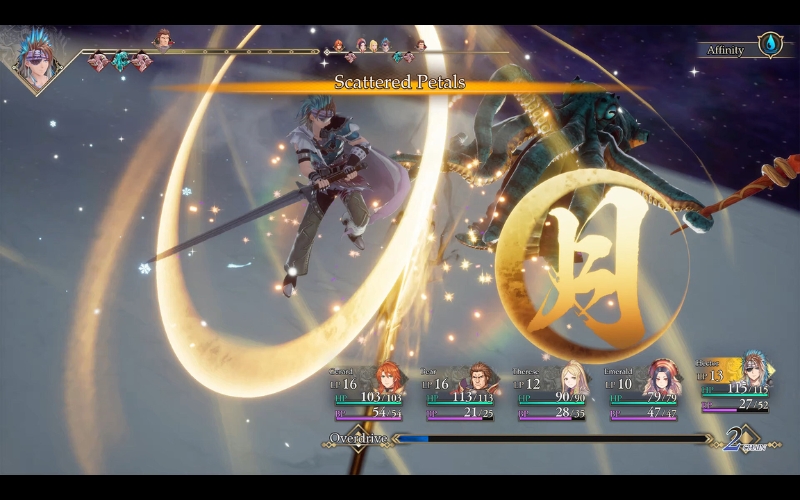Select Hector's highlighted party panel

740,384
